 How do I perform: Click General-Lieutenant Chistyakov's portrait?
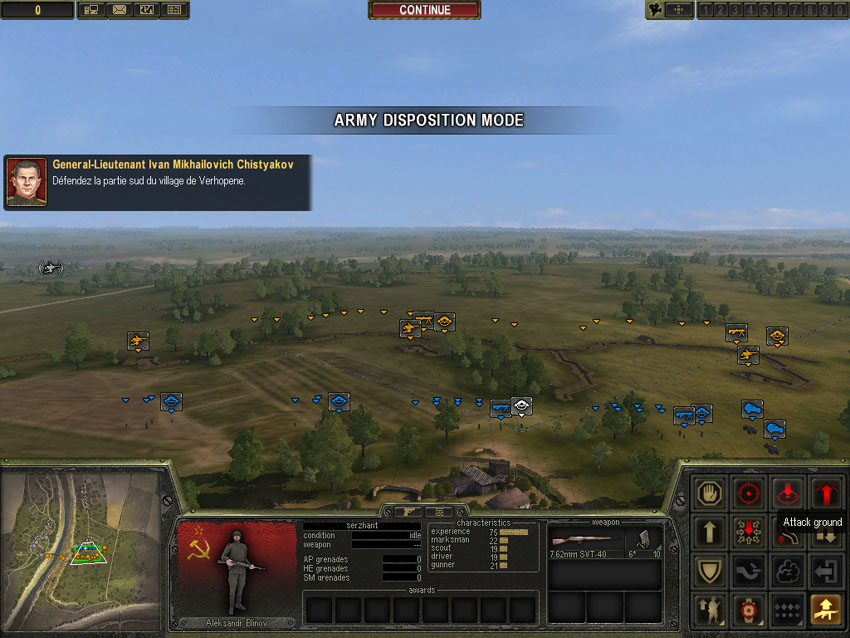pos(27,181)
